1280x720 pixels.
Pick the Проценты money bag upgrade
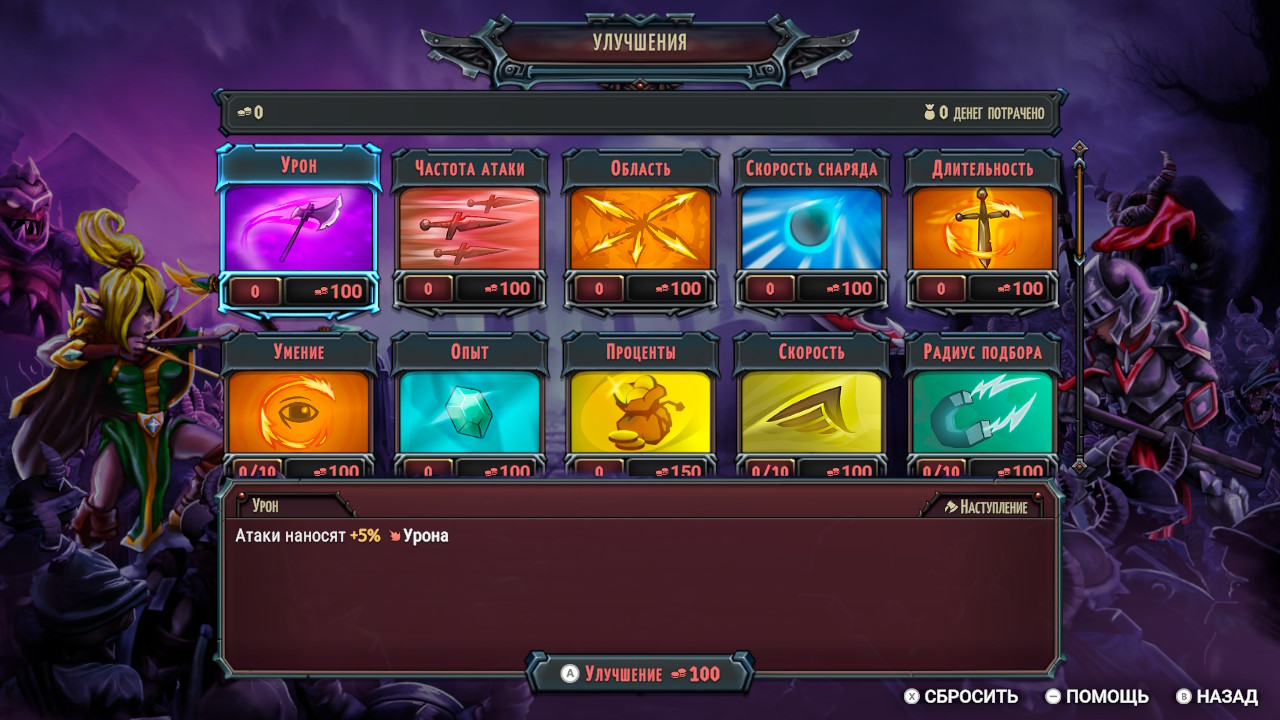coord(640,412)
